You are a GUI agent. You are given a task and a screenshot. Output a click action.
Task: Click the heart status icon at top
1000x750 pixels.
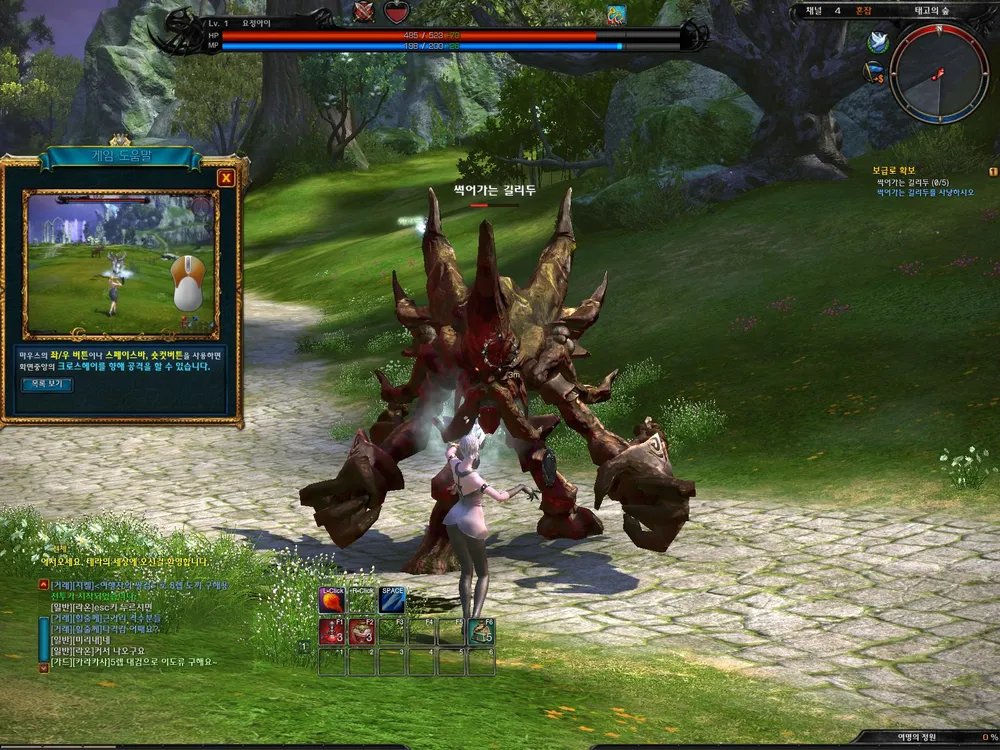397,12
